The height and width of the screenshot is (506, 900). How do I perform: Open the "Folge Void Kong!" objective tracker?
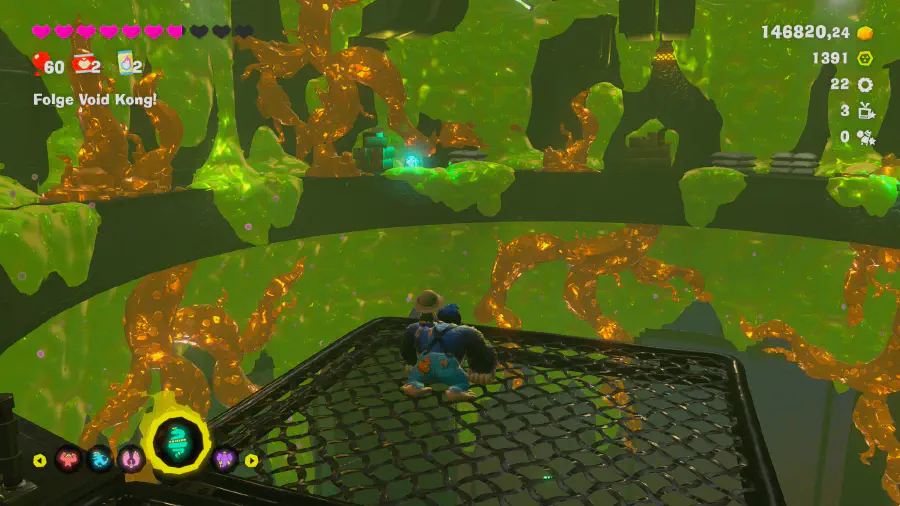tap(95, 100)
